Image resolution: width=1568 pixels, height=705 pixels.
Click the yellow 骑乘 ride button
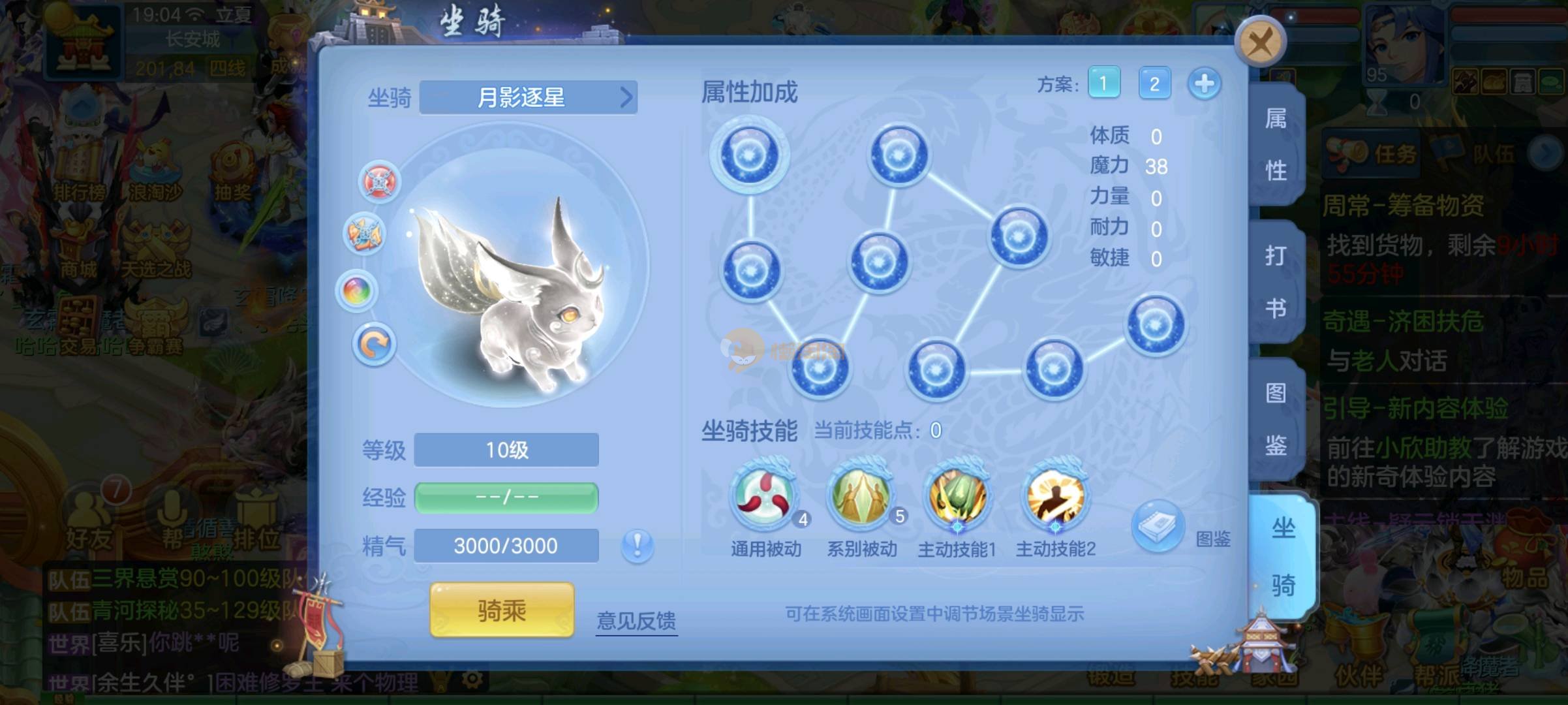(x=502, y=610)
